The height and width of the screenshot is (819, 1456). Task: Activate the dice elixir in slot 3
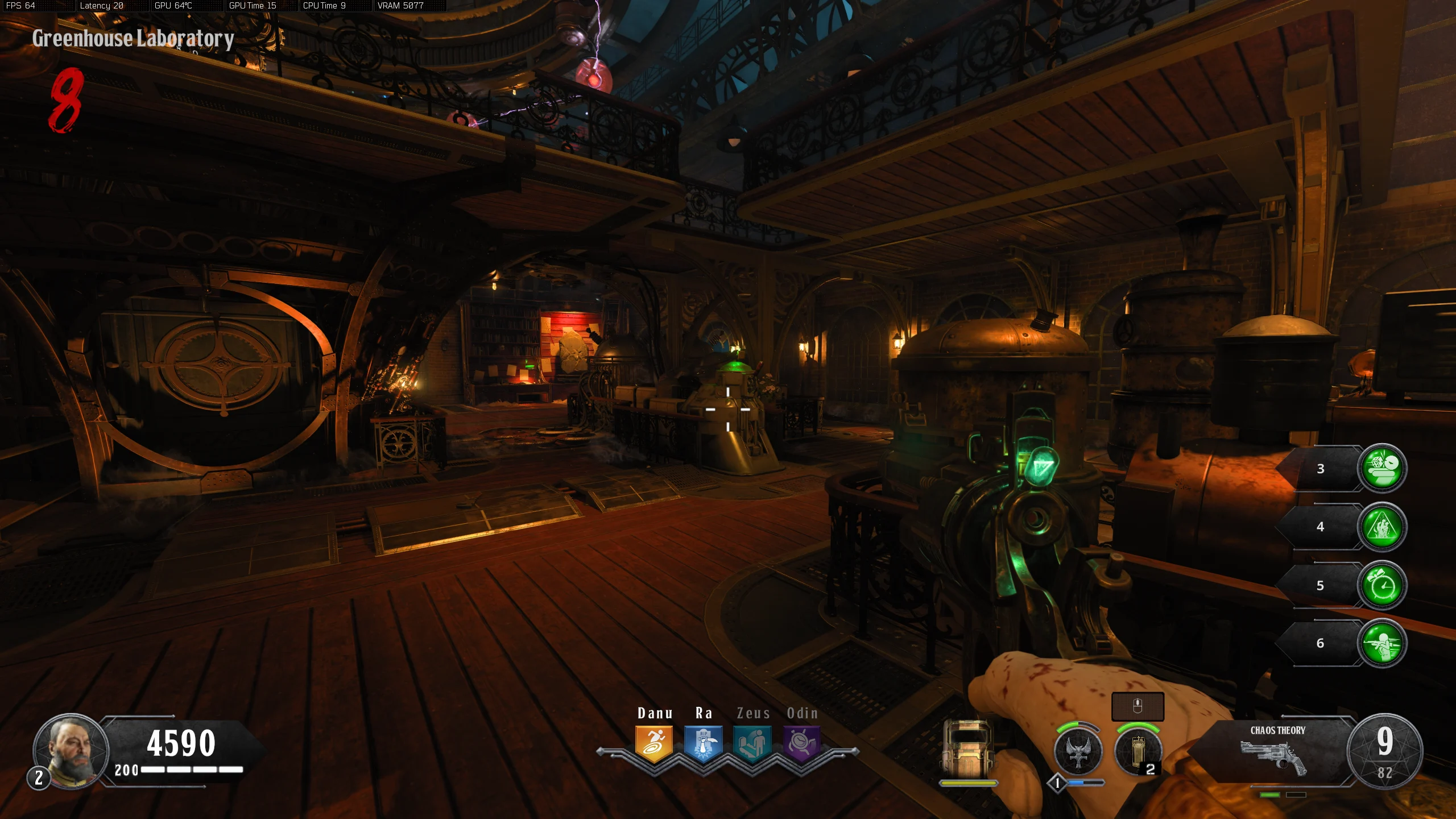(x=1382, y=468)
